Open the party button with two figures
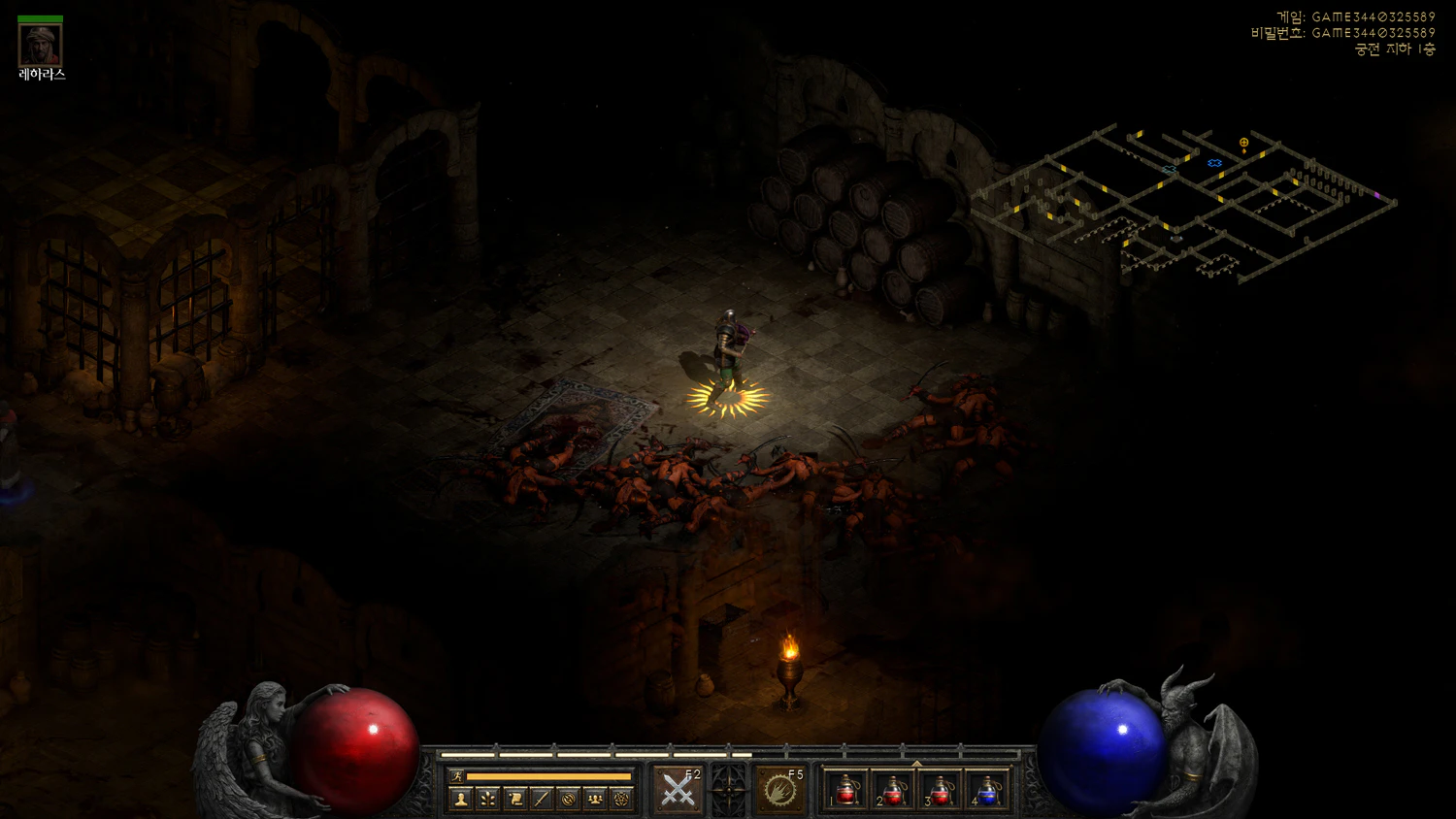 coord(595,799)
